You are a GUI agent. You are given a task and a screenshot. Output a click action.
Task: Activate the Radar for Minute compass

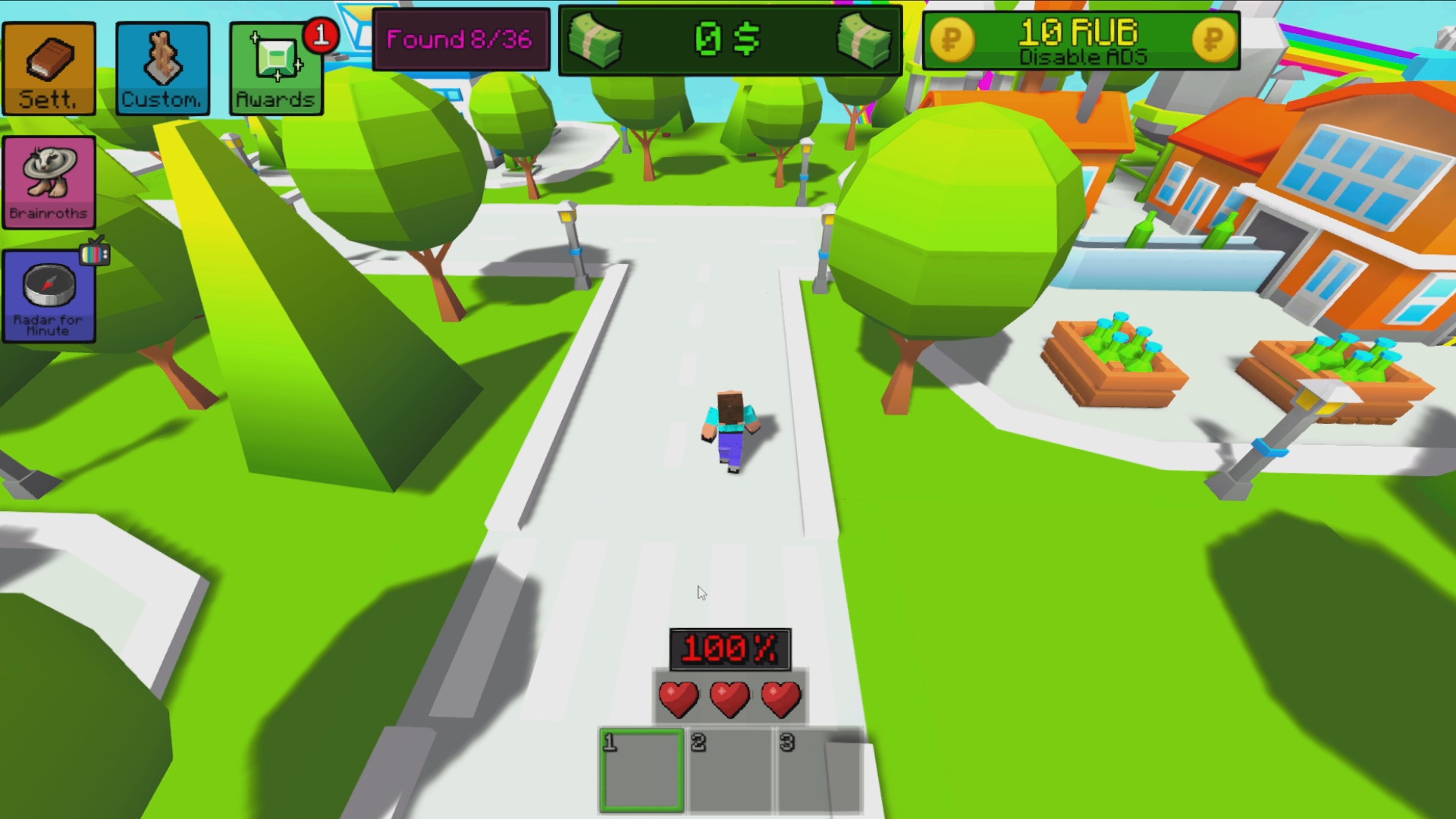49,296
